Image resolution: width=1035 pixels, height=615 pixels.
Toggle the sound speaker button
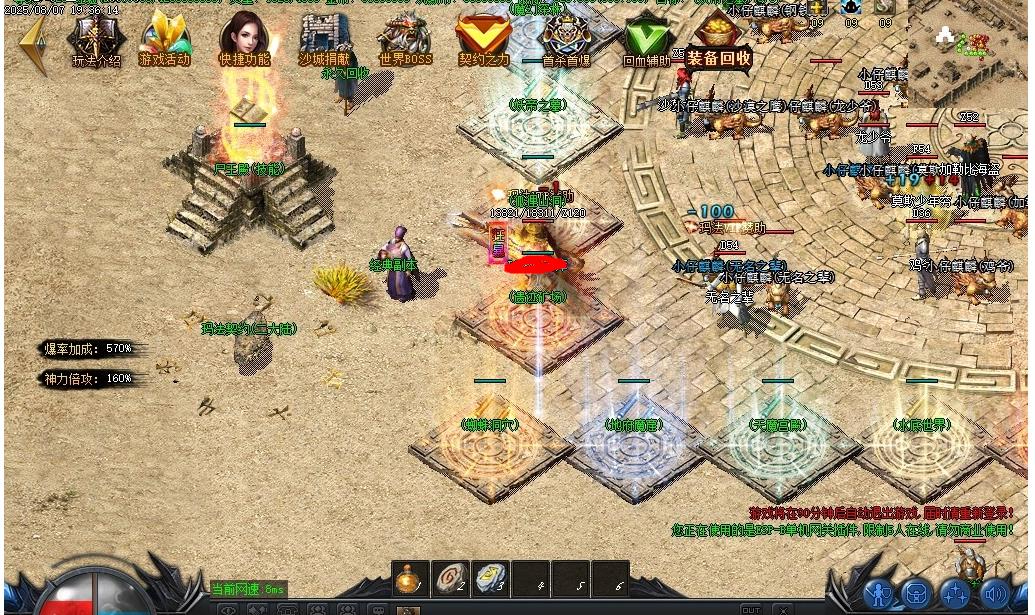pos(994,594)
